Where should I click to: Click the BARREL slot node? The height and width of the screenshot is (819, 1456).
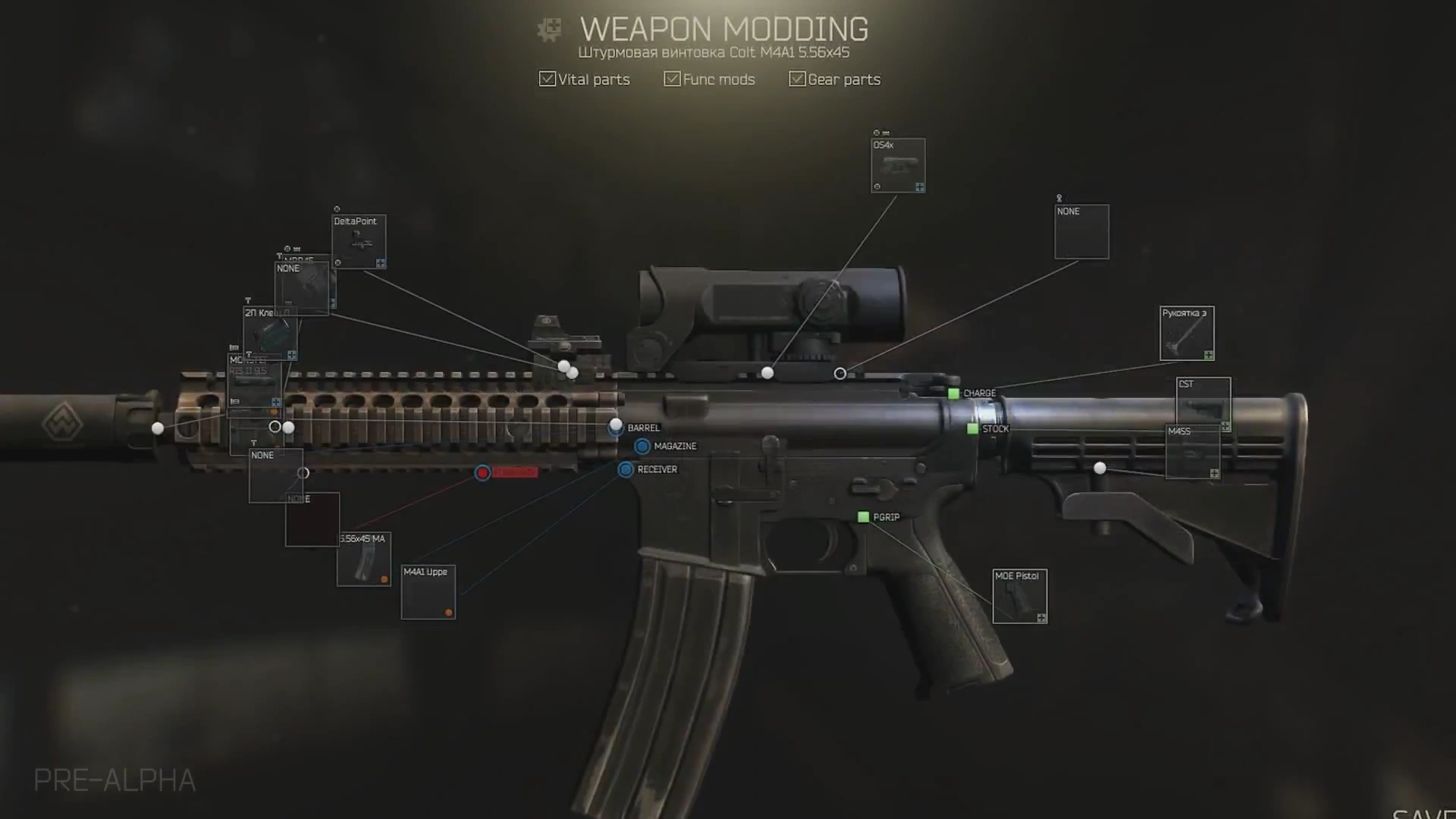click(614, 428)
